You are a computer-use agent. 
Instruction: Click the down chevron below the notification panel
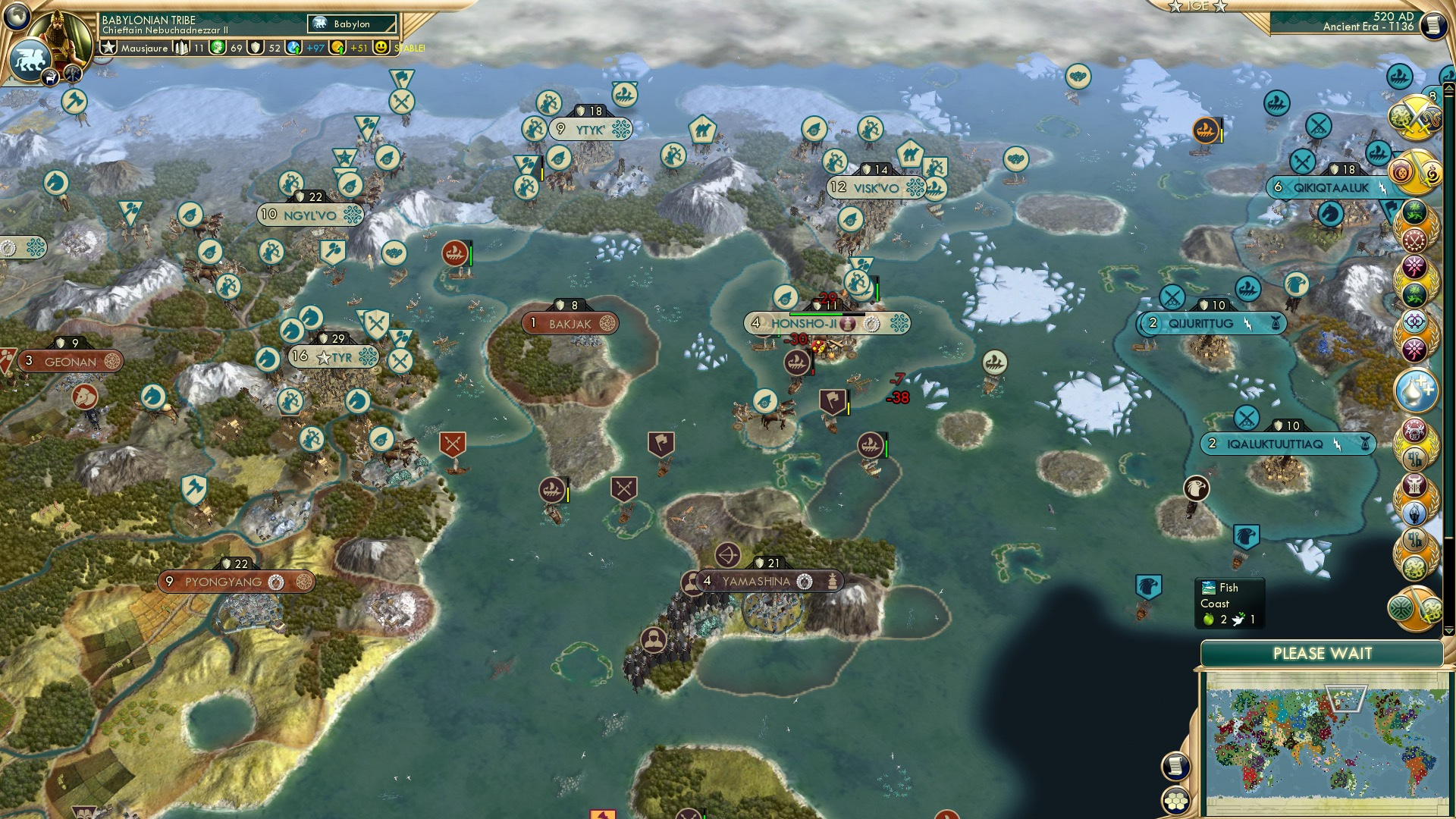click(x=1448, y=631)
